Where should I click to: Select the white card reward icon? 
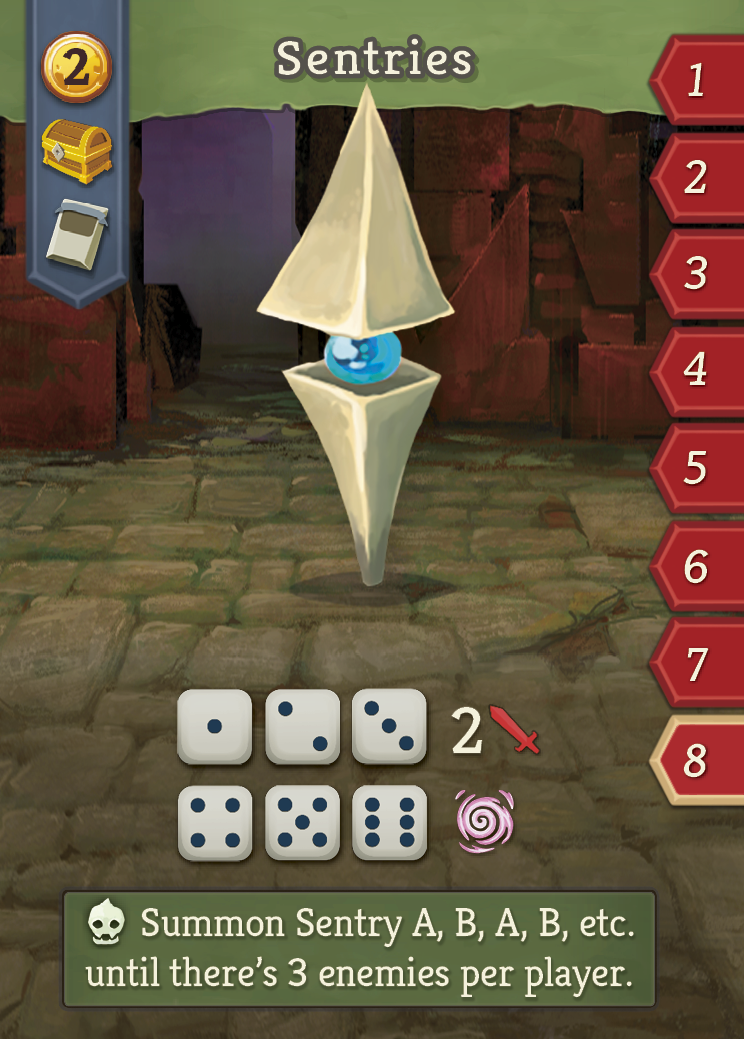pyautogui.click(x=76, y=234)
